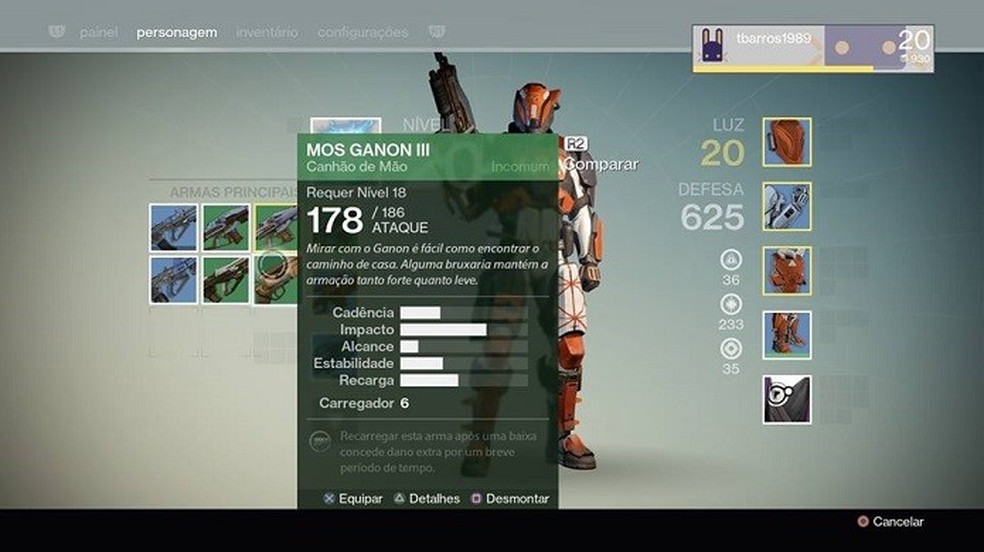Click the tbarros1989 player banner

pos(813,48)
